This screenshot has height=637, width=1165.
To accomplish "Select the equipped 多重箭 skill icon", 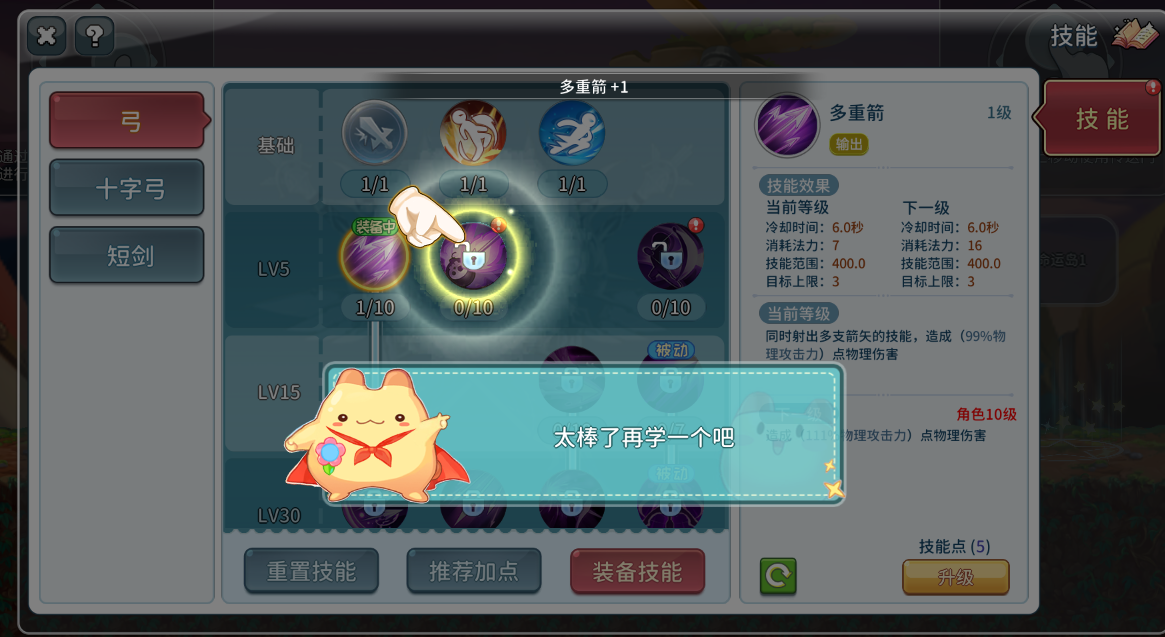I will pos(375,258).
